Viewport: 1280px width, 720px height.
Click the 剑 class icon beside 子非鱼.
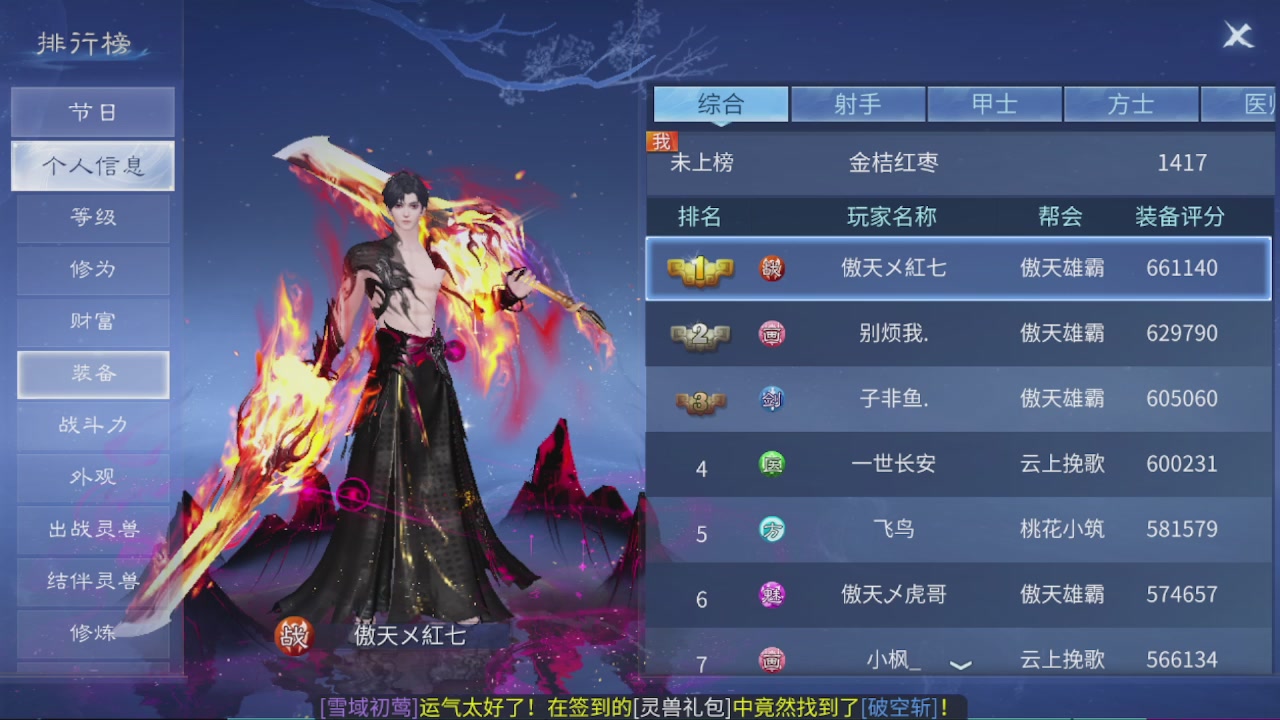[x=772, y=398]
